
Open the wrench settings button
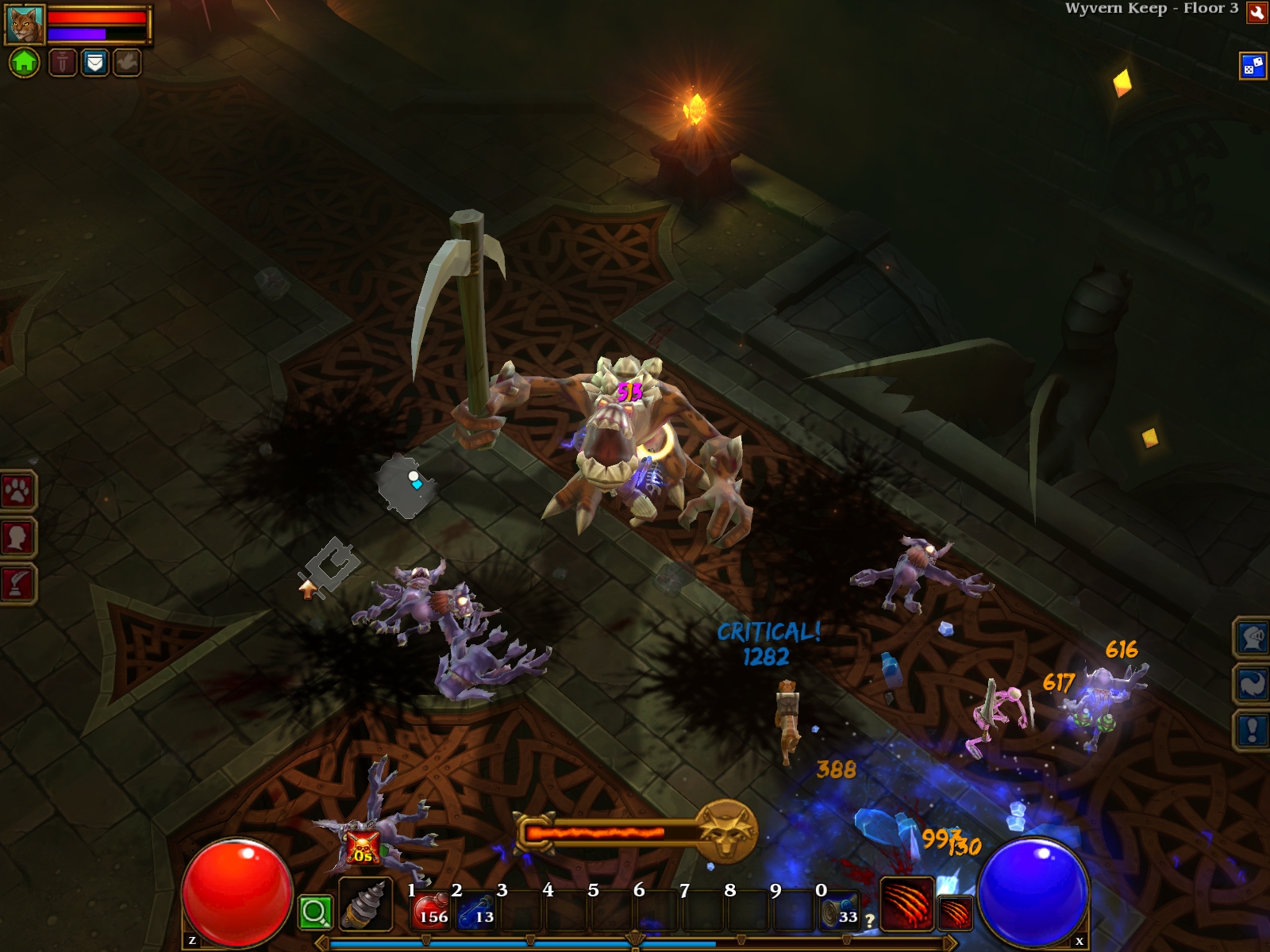pyautogui.click(x=1257, y=12)
